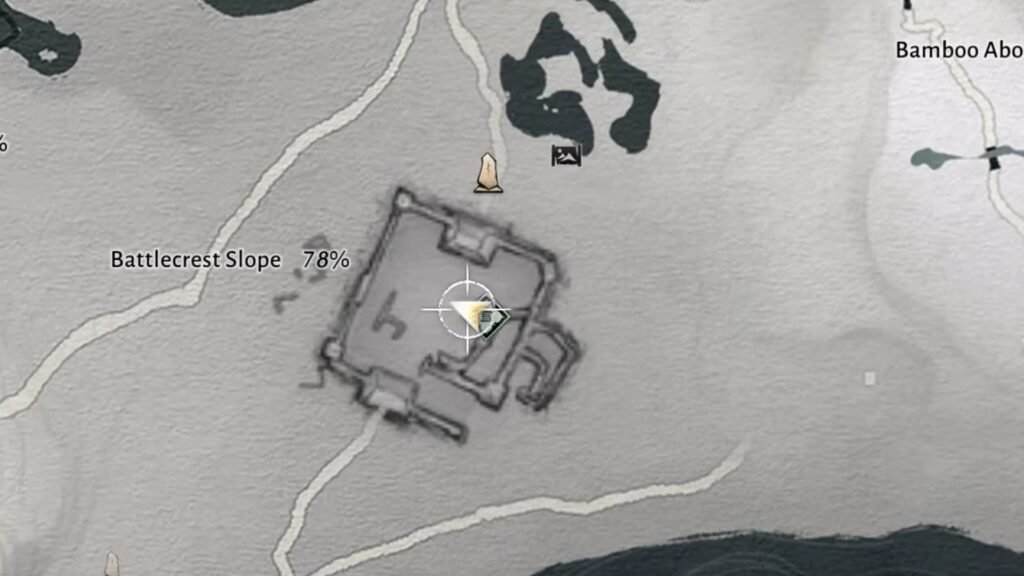
Task: Select the partly hidden stone marker at bottom edge
Action: pos(111,566)
